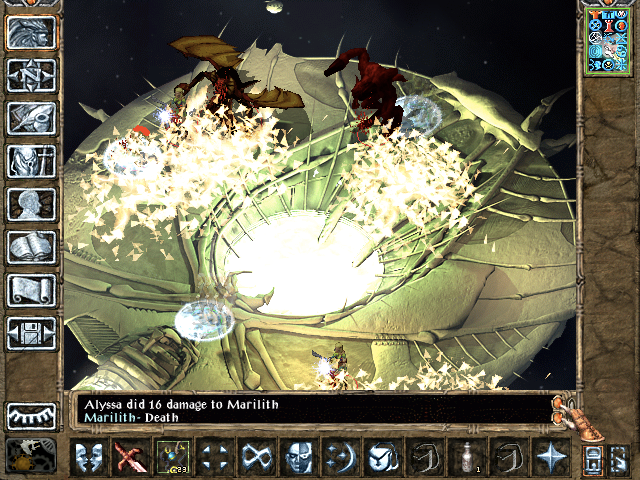The image size is (640, 480).
Task: Select the party member portrait with status icons
Action: (609, 40)
